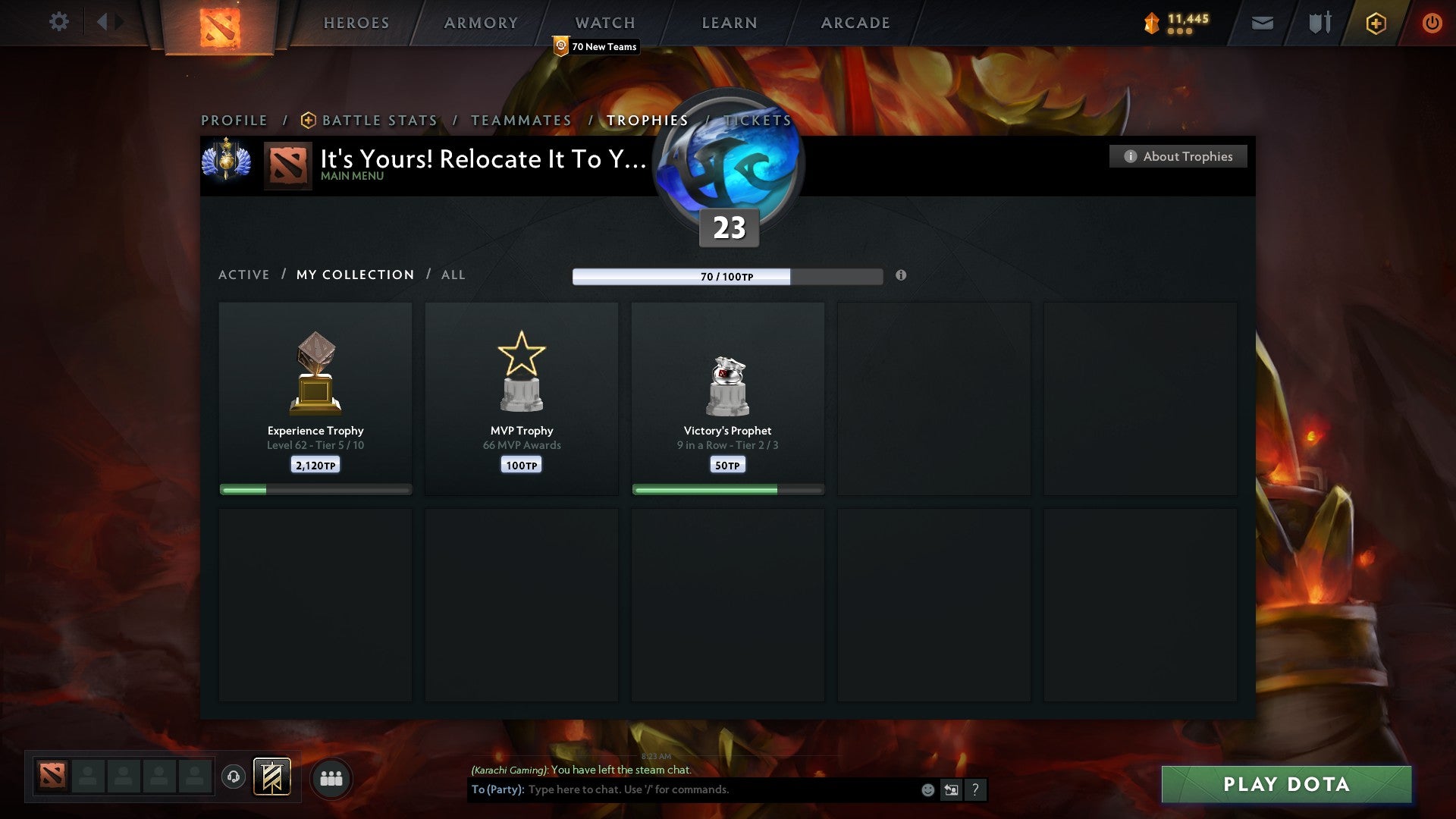Open the settings gear icon
The width and height of the screenshot is (1456, 819).
click(58, 22)
